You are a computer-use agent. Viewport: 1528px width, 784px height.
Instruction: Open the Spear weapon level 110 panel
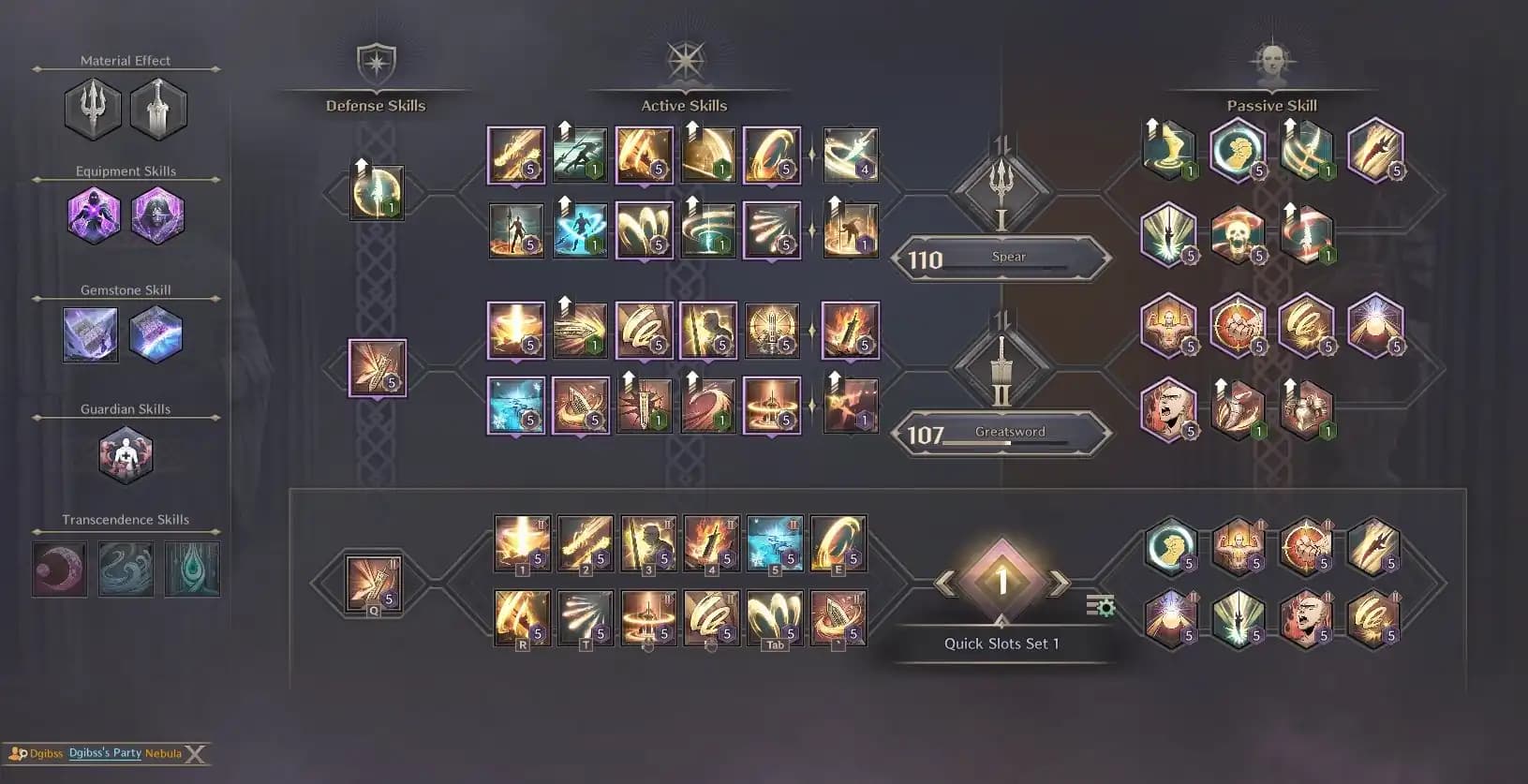coord(1001,258)
